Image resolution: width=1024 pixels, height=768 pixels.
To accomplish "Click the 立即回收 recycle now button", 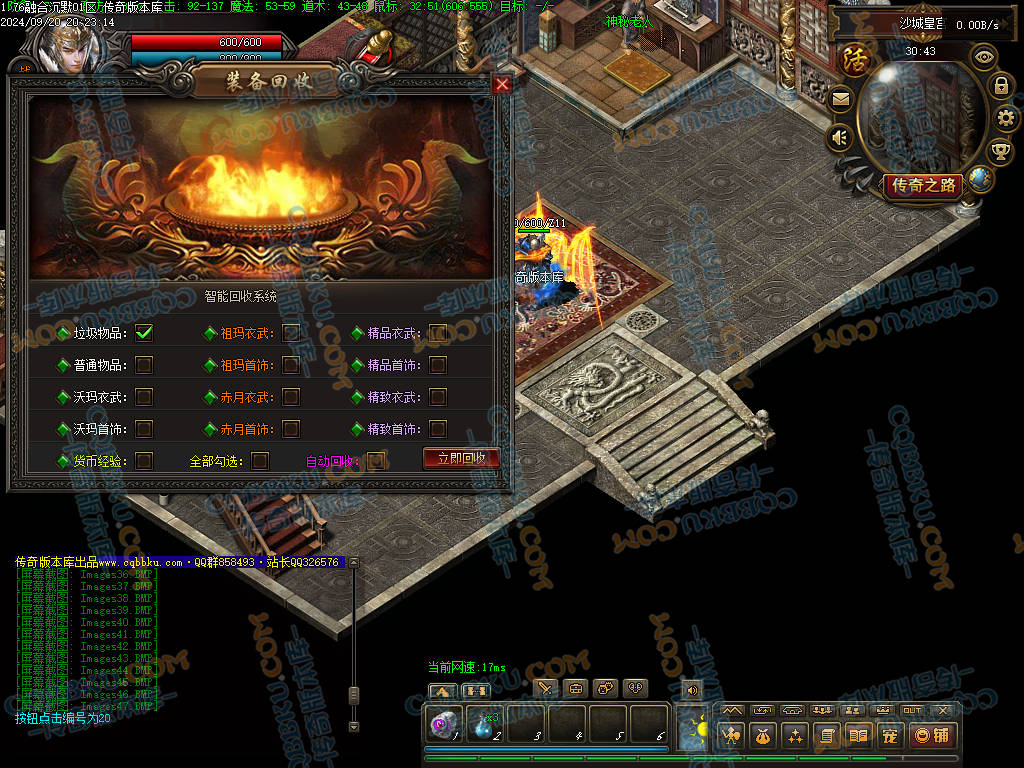I will coord(461,458).
